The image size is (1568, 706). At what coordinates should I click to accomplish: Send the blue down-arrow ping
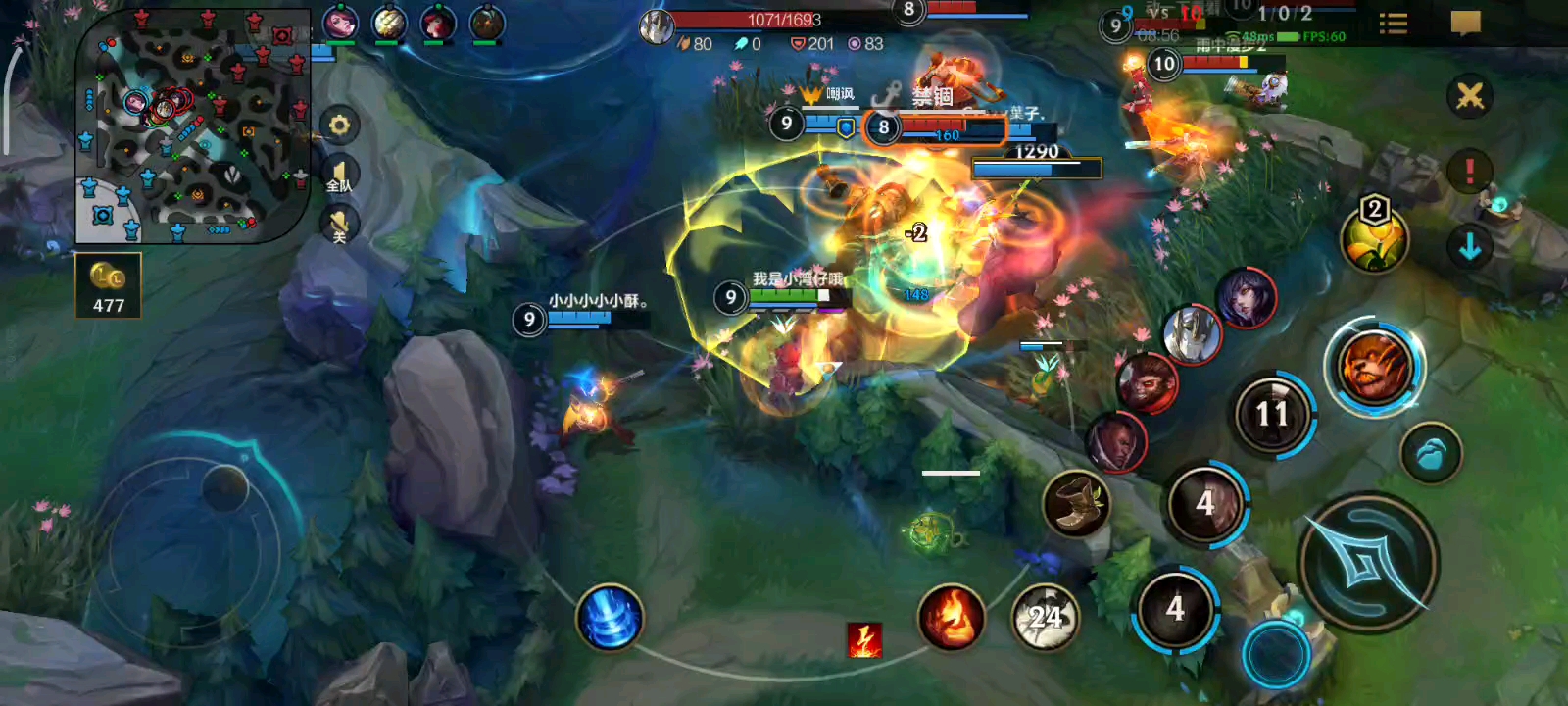point(1469,247)
